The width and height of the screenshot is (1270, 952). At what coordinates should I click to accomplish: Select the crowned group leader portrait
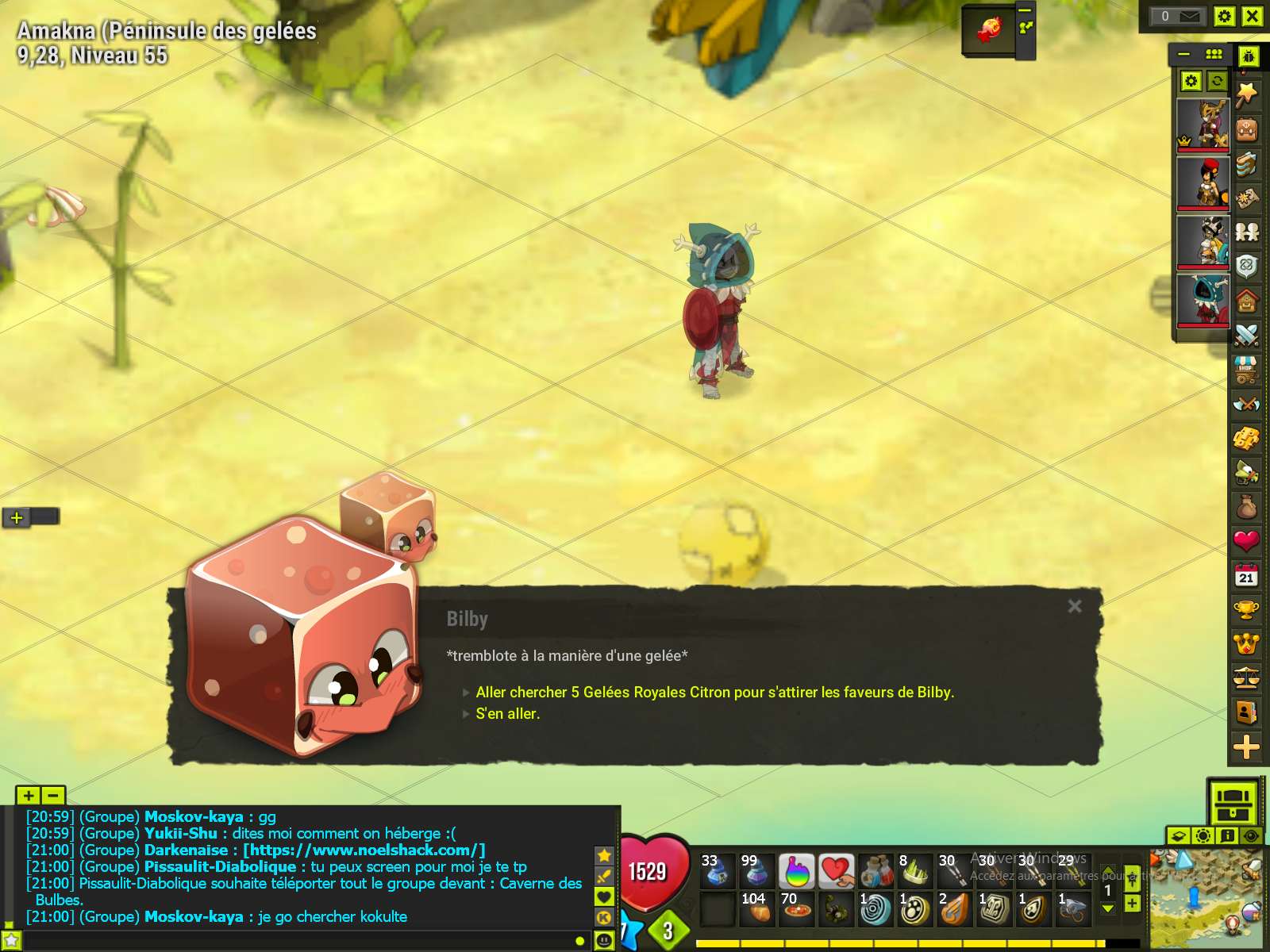[1203, 125]
